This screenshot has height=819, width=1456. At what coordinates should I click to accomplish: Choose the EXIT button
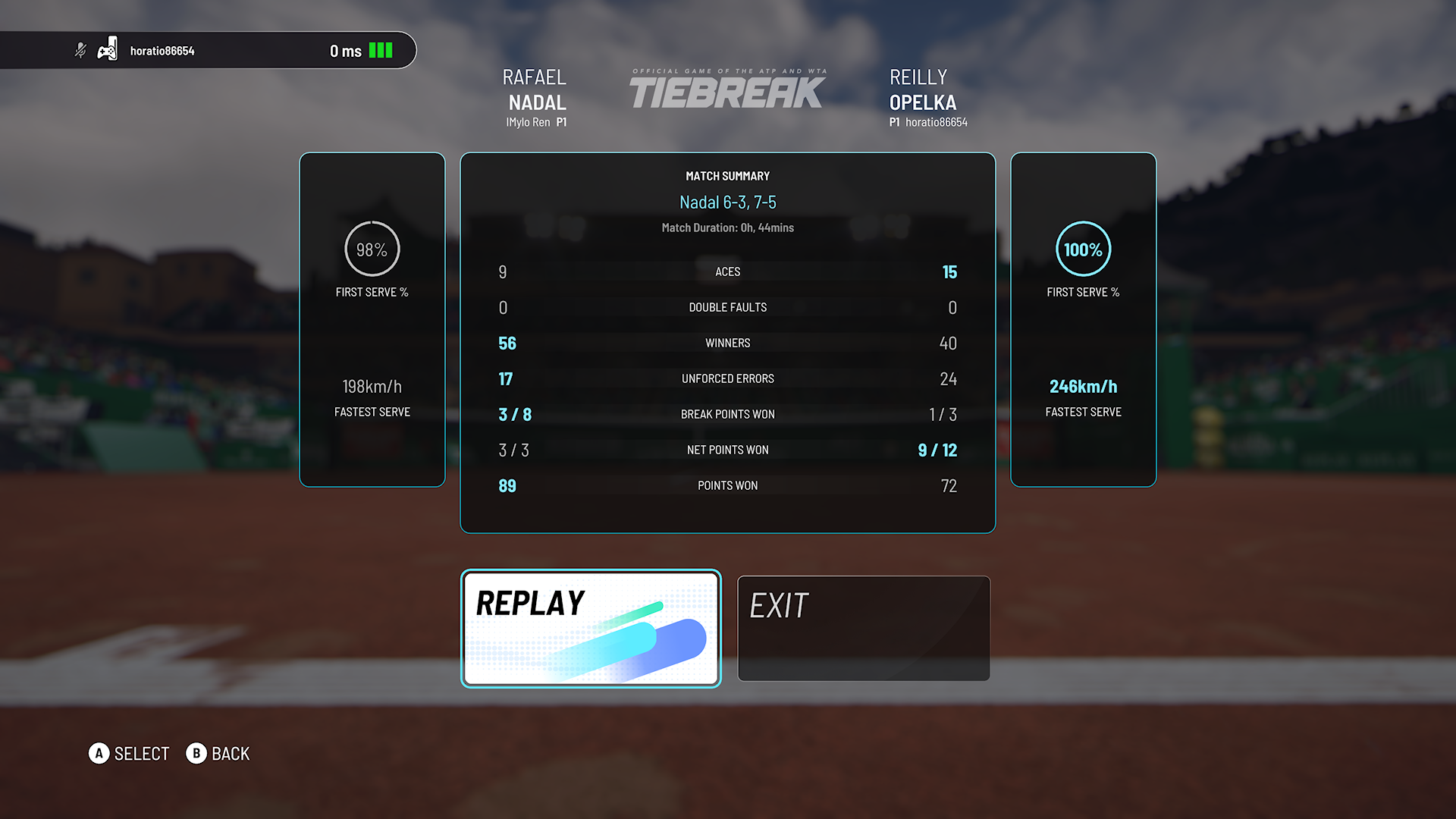pos(864,629)
